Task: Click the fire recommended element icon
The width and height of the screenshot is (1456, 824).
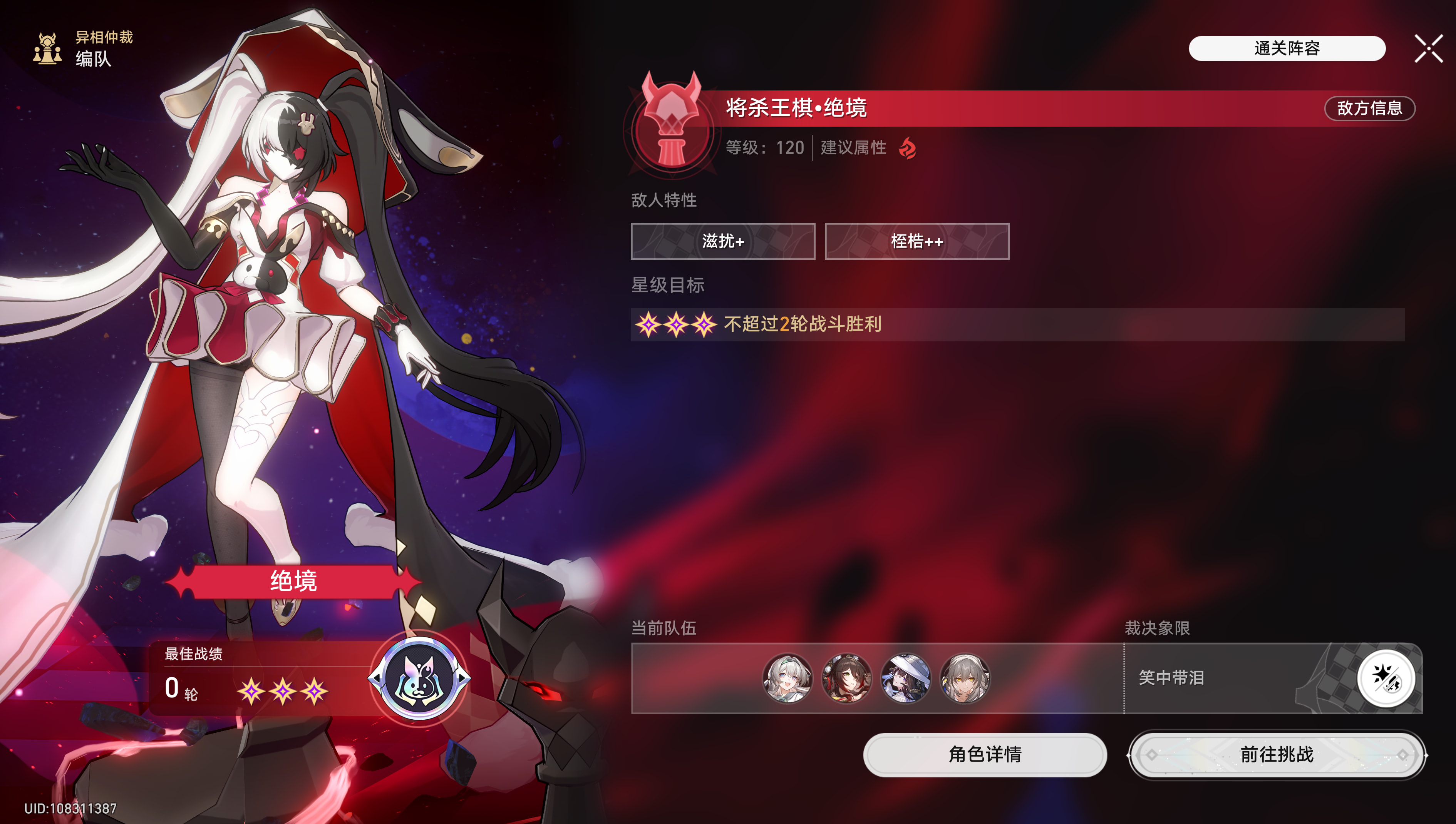Action: tap(908, 148)
